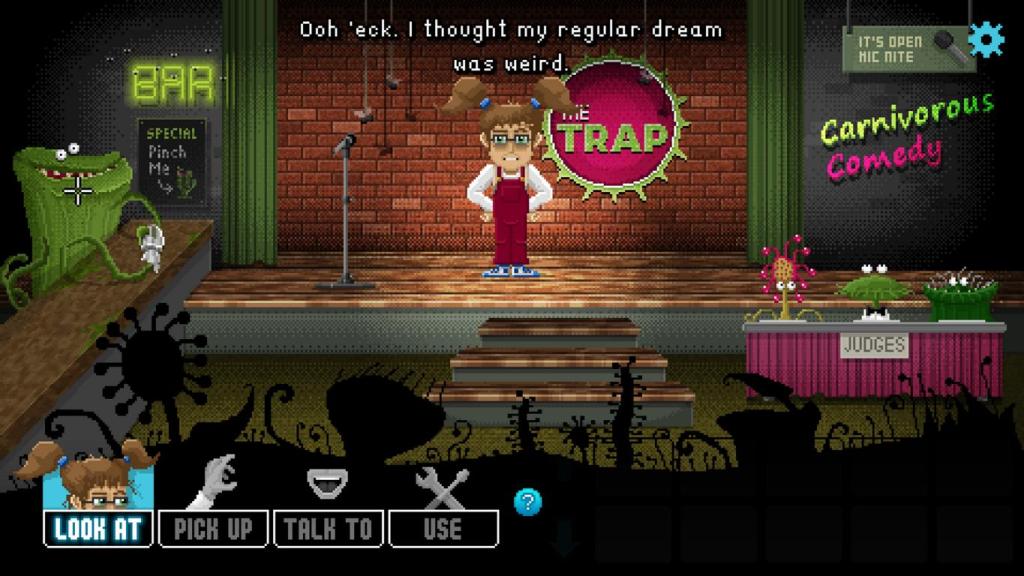Activate the Talk To verb
The image size is (1024, 576).
[x=328, y=528]
